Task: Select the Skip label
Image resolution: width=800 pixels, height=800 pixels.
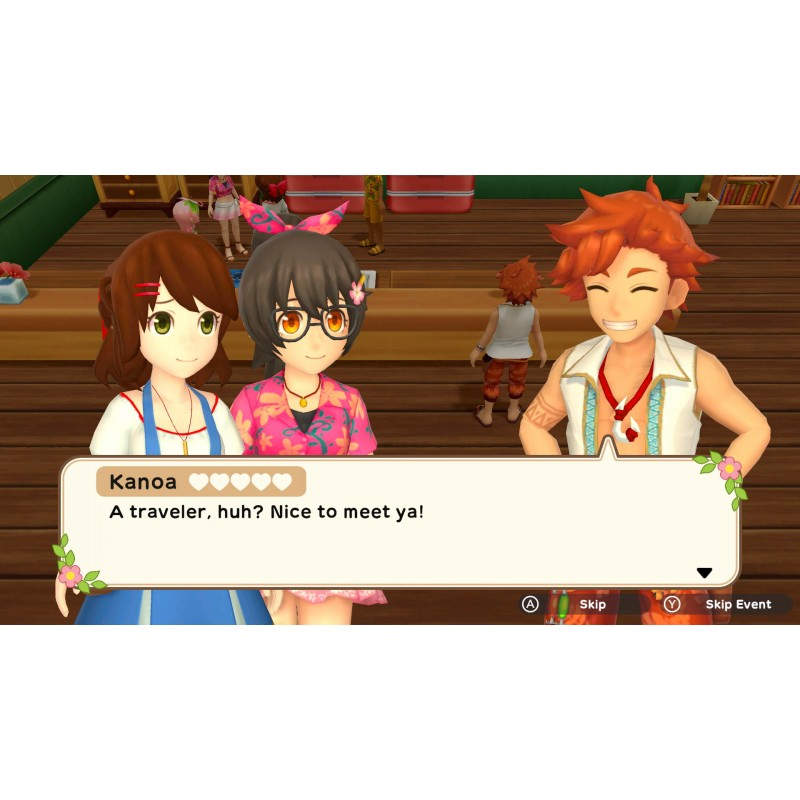Action: tap(593, 605)
